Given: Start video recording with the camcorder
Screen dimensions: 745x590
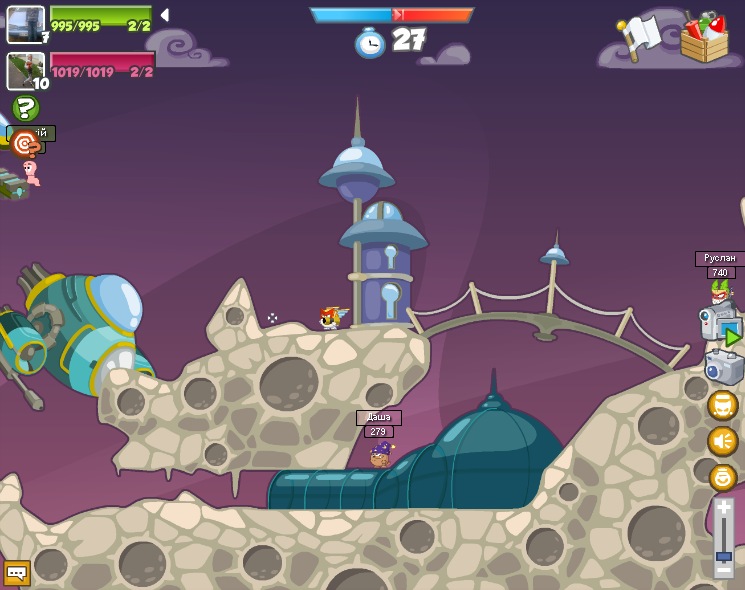Looking at the screenshot, I should pyautogui.click(x=721, y=326).
